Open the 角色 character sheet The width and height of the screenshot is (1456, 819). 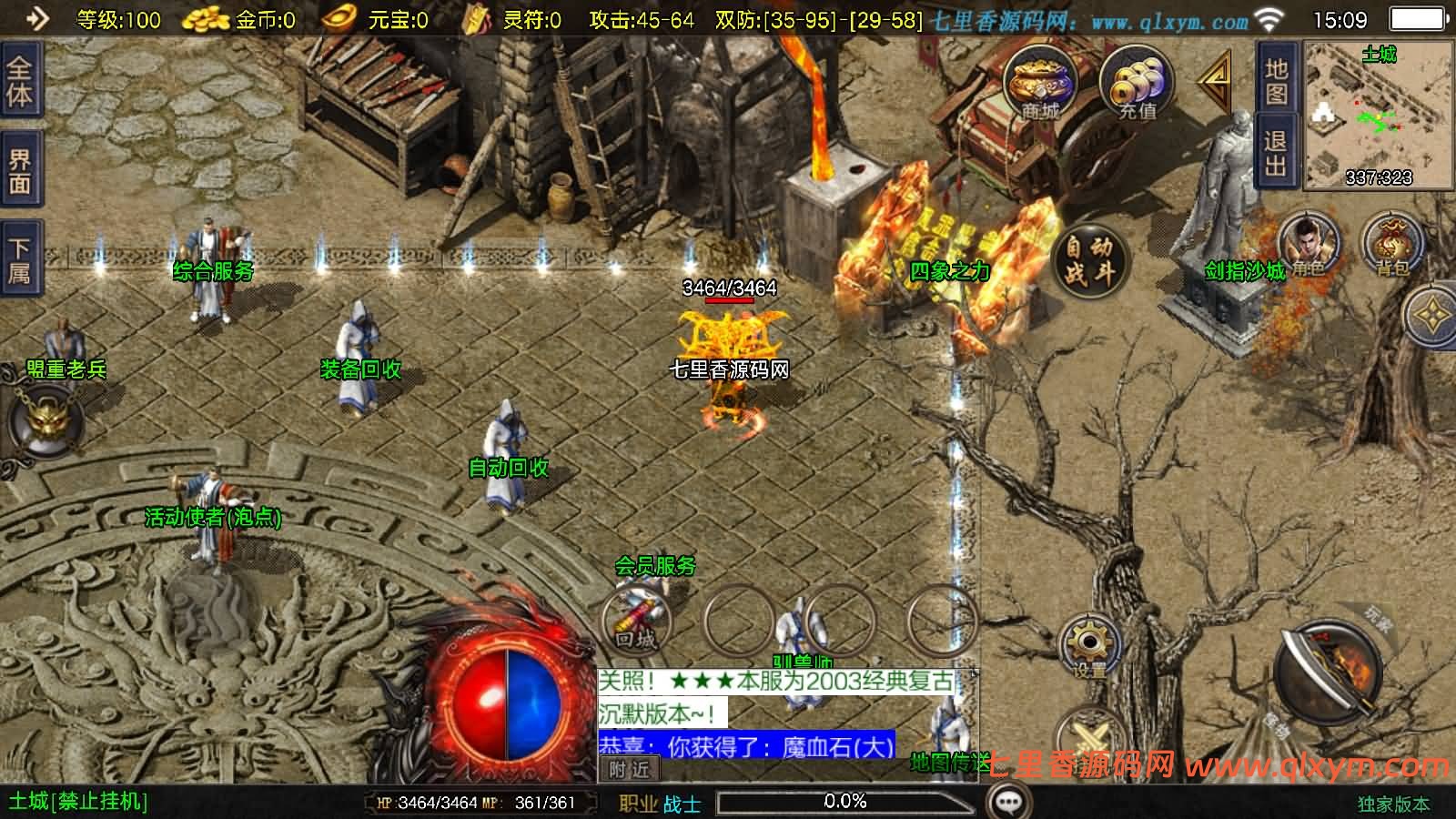click(x=1308, y=245)
